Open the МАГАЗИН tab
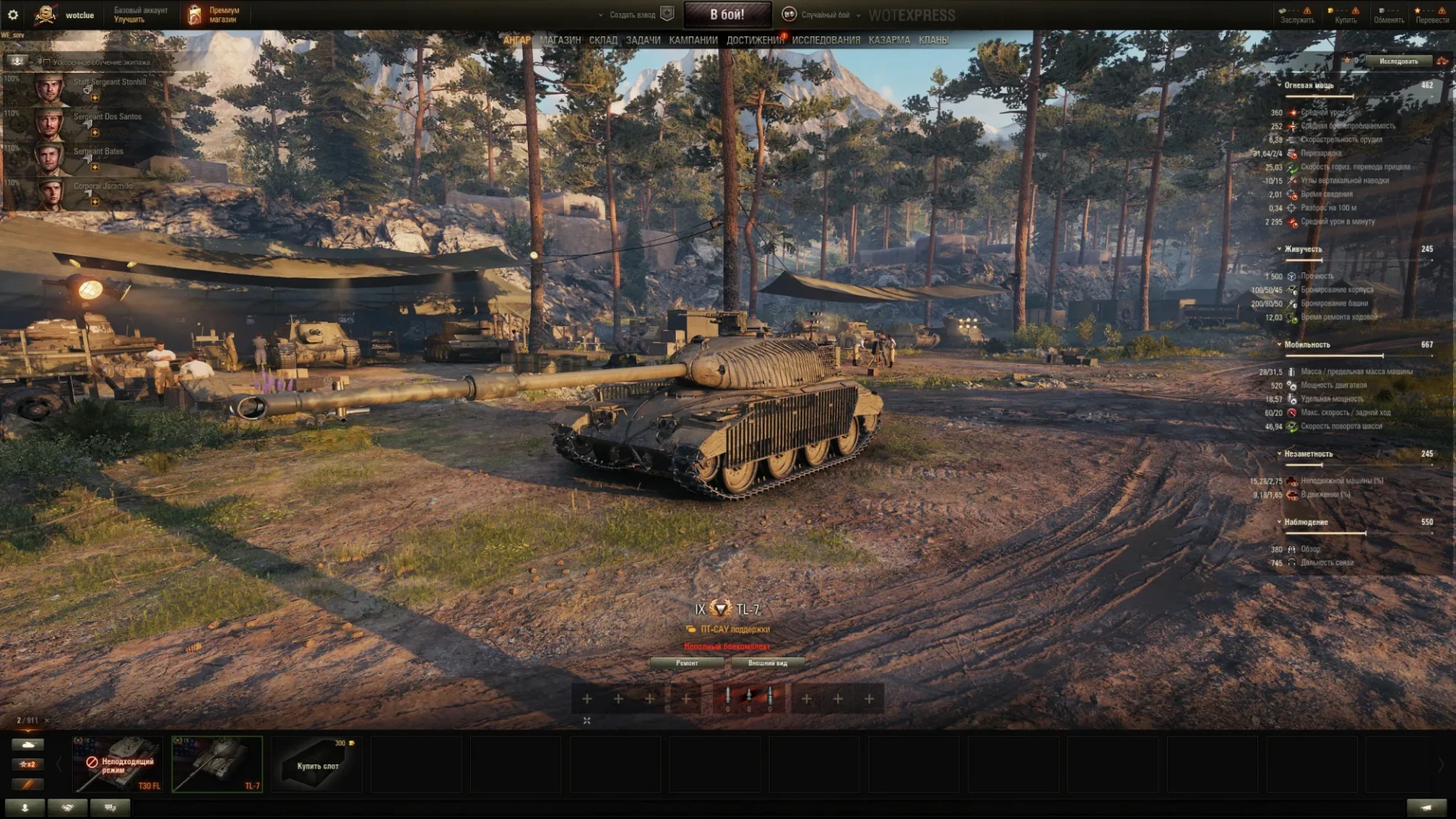The height and width of the screenshot is (819, 1456). [x=560, y=40]
